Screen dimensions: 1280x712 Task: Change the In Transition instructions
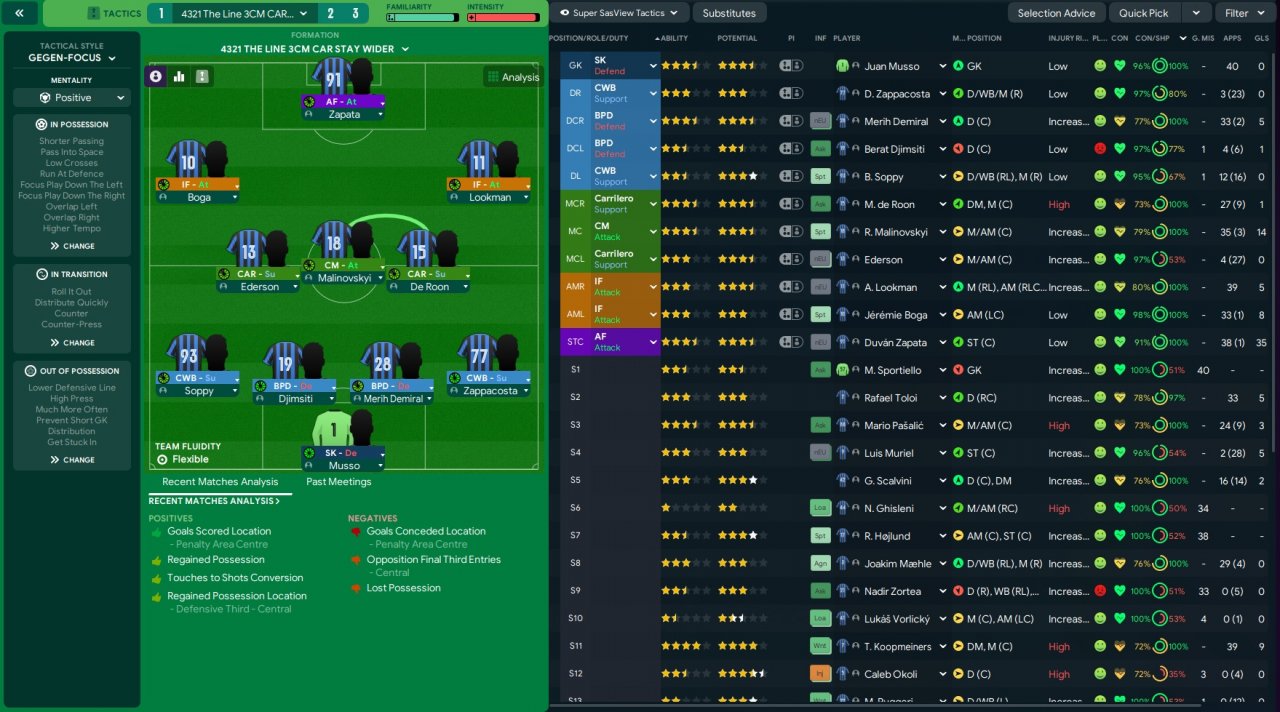point(71,343)
